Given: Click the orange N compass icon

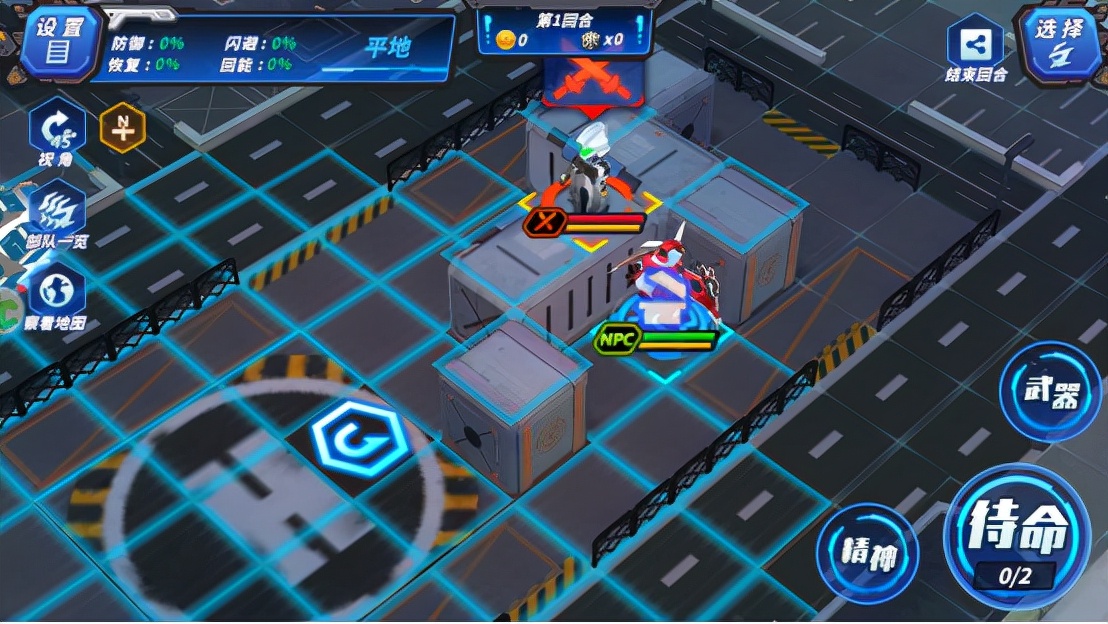Looking at the screenshot, I should tap(122, 129).
